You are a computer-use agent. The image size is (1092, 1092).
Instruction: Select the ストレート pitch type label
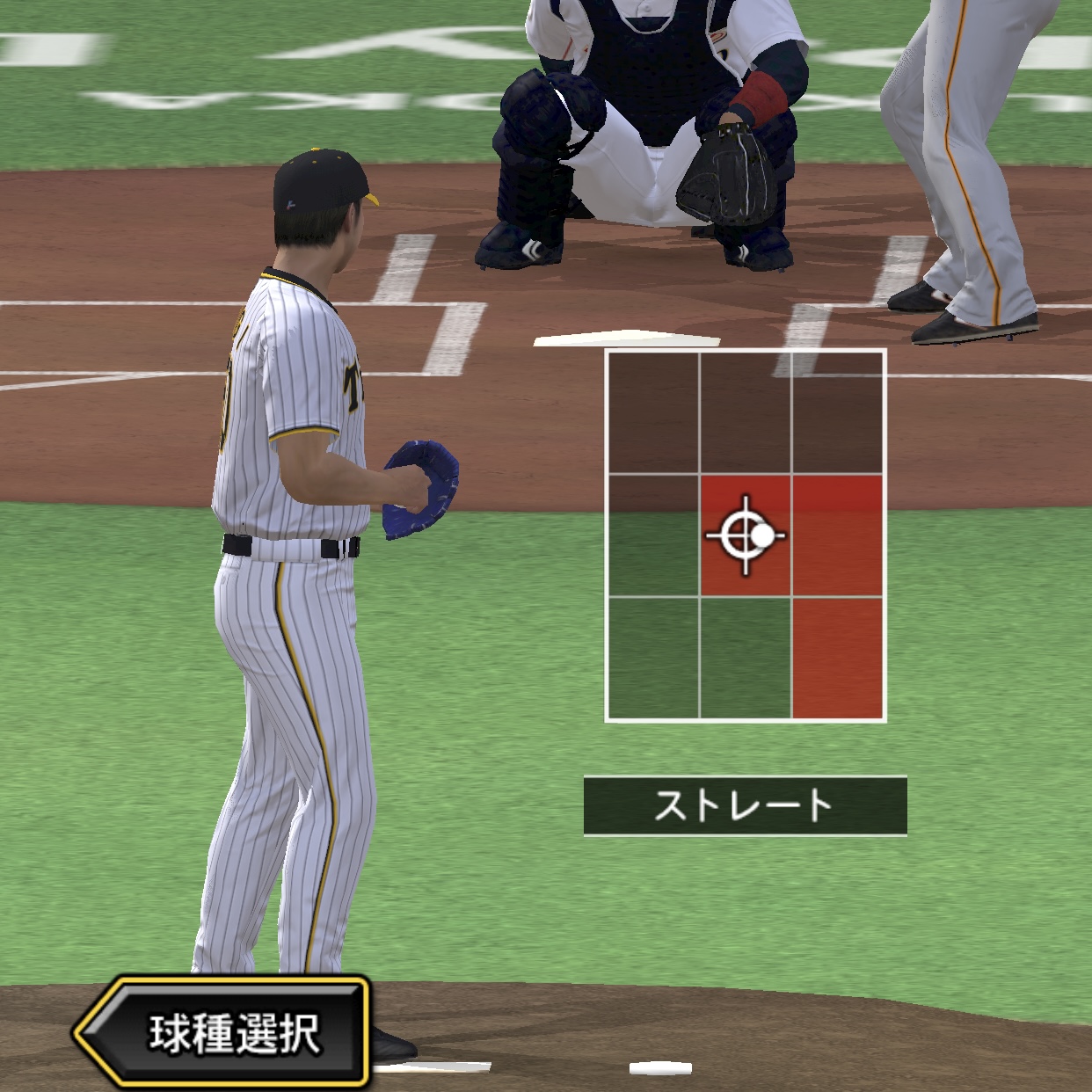(745, 805)
